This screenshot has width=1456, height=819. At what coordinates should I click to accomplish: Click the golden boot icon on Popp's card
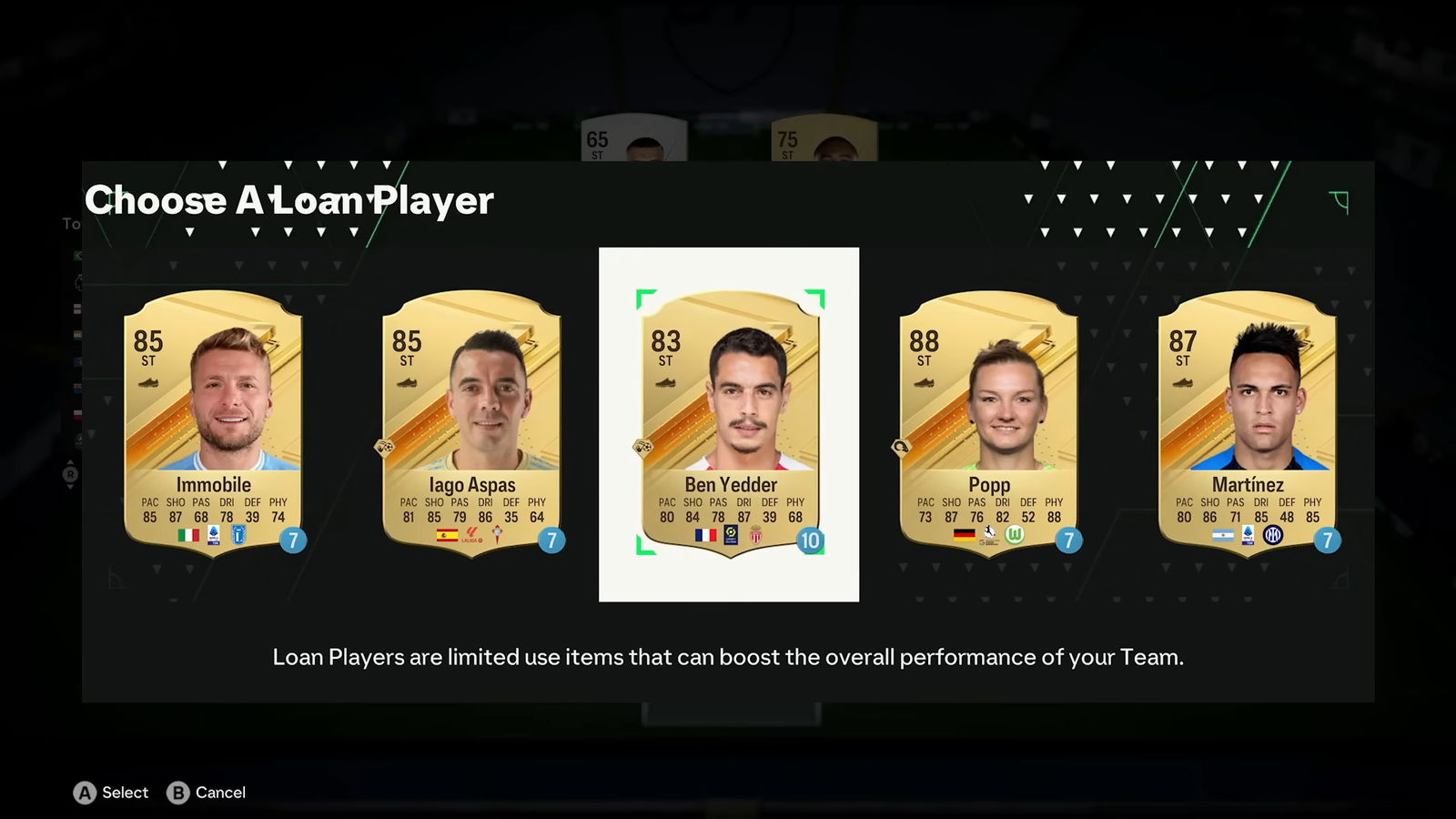(x=925, y=382)
